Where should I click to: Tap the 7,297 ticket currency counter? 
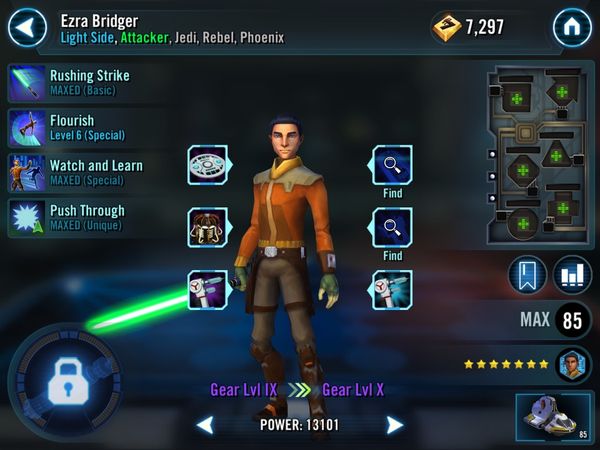pos(468,27)
